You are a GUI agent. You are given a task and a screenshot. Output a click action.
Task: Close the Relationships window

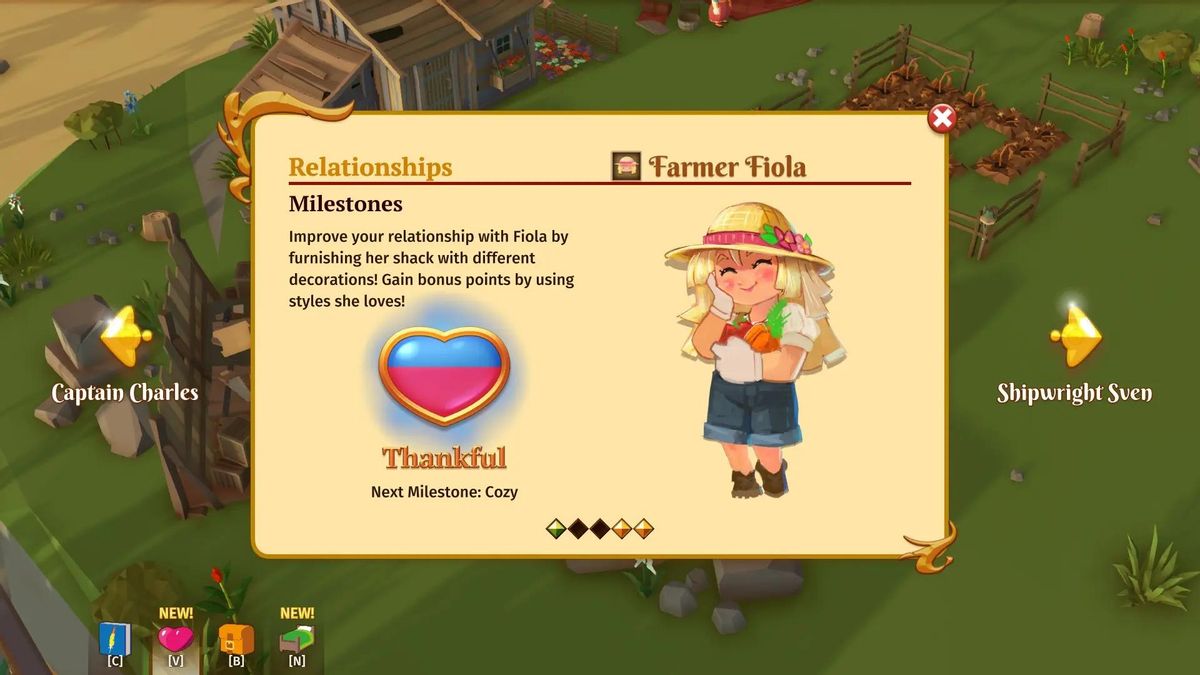pyautogui.click(x=941, y=119)
